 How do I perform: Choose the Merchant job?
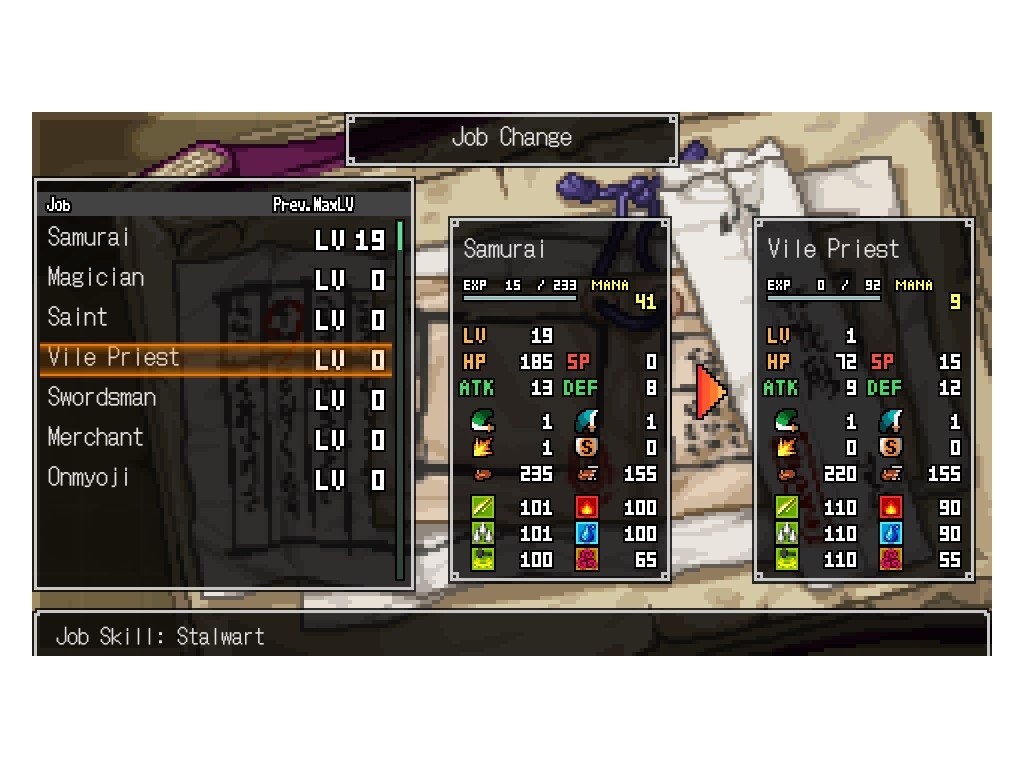(215, 439)
